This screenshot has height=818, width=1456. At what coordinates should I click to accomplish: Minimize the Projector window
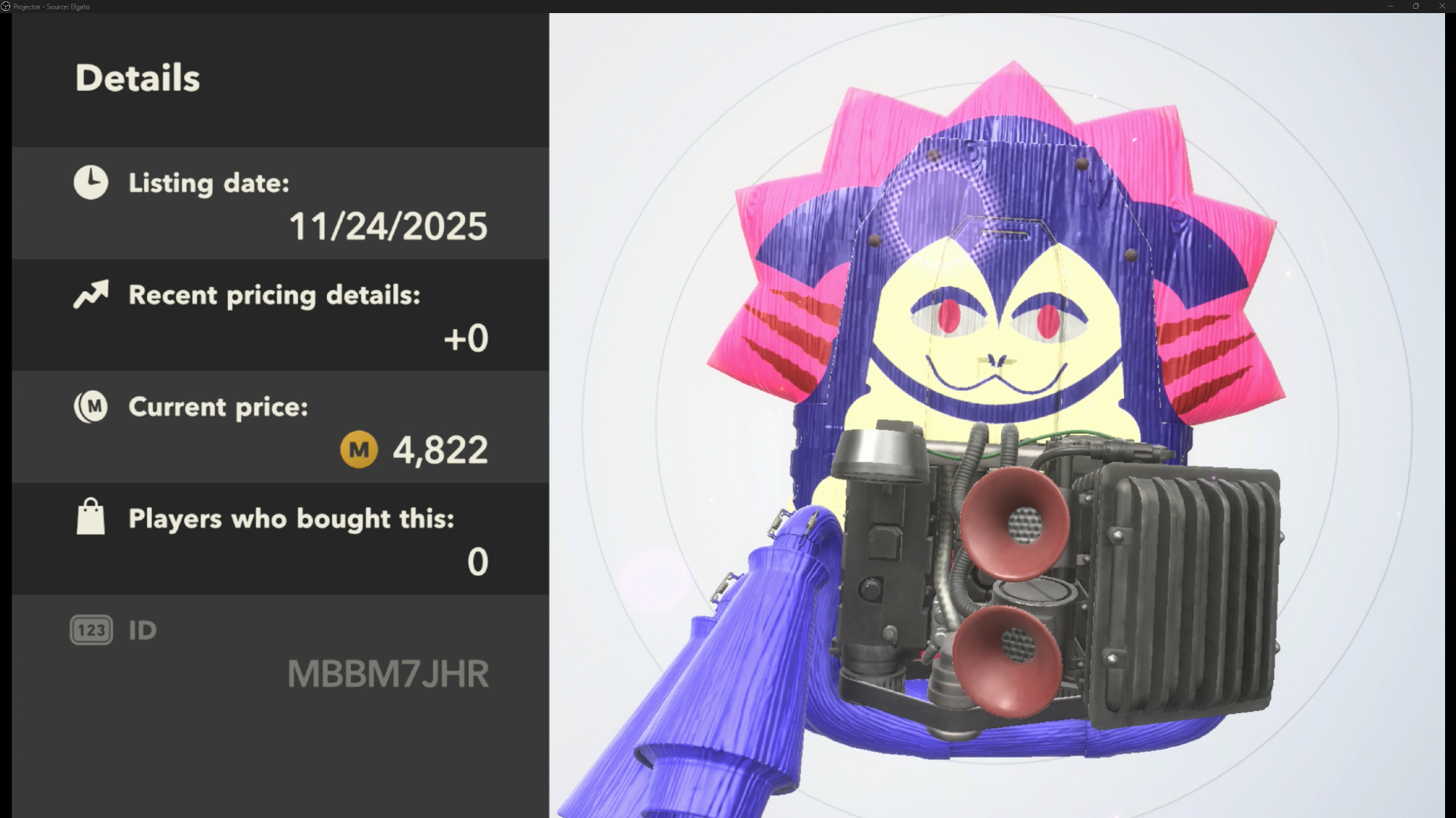point(1390,6)
